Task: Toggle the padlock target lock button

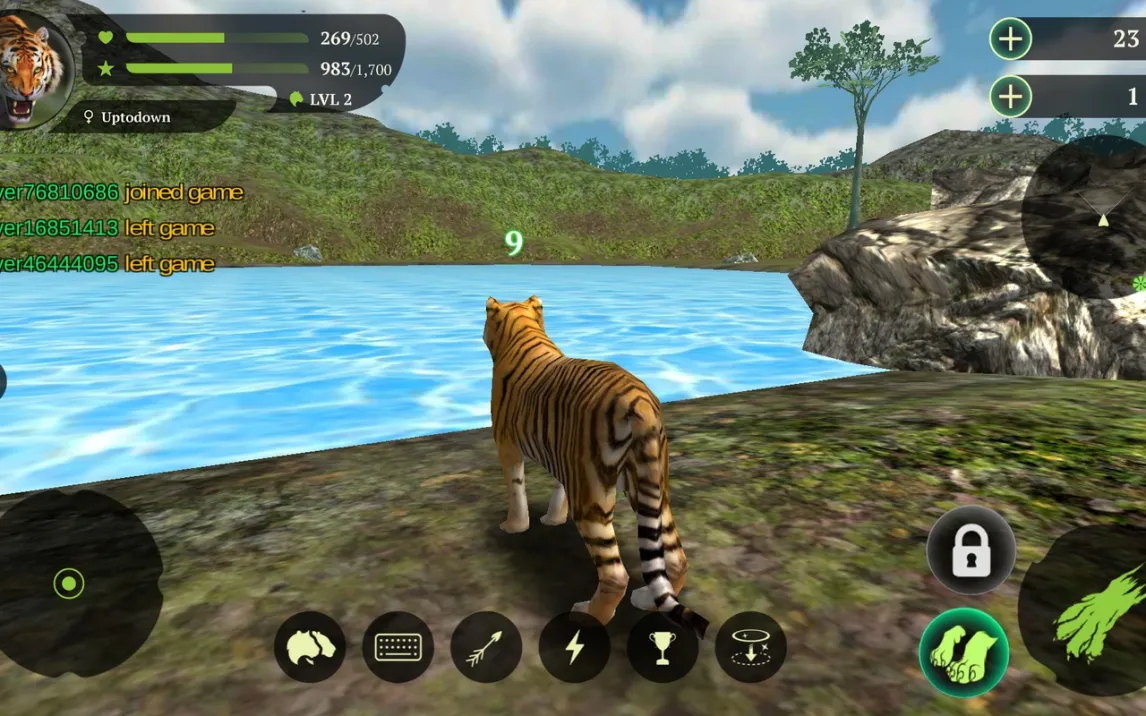Action: tap(970, 551)
